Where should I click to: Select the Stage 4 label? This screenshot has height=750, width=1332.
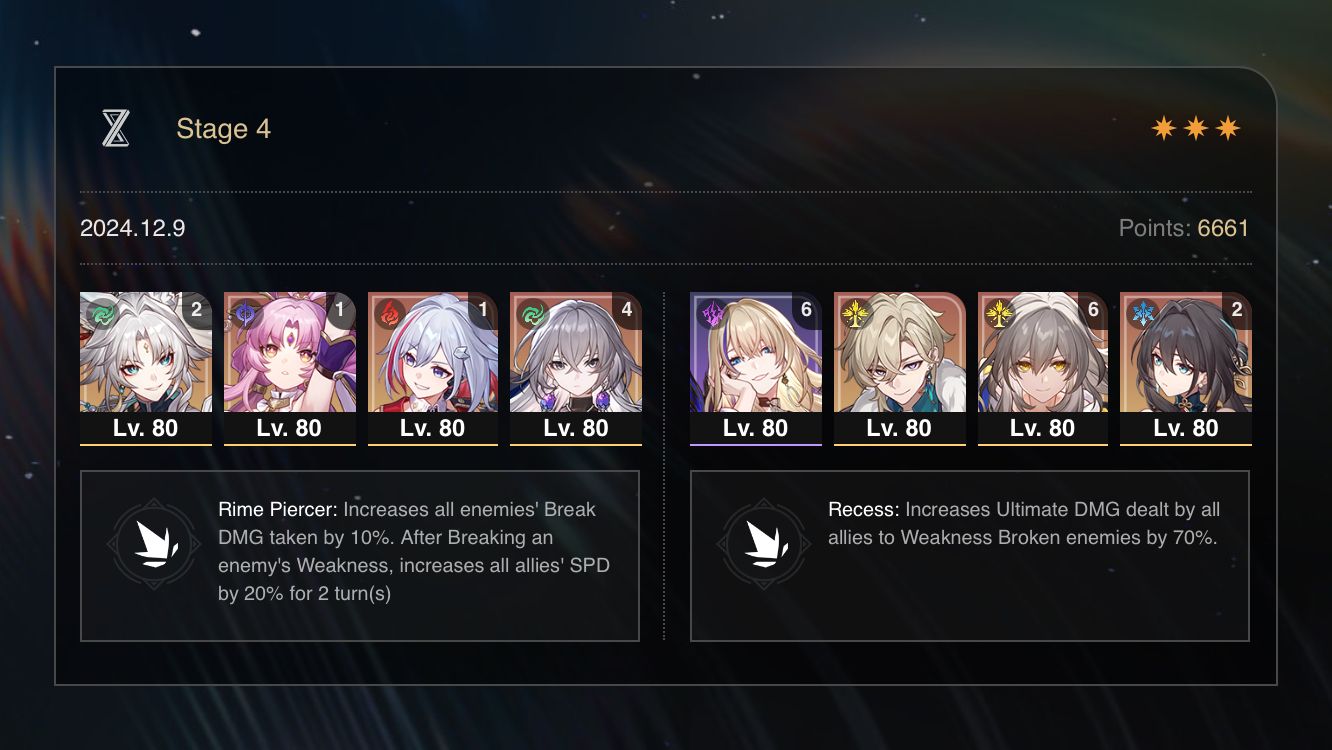pos(223,128)
